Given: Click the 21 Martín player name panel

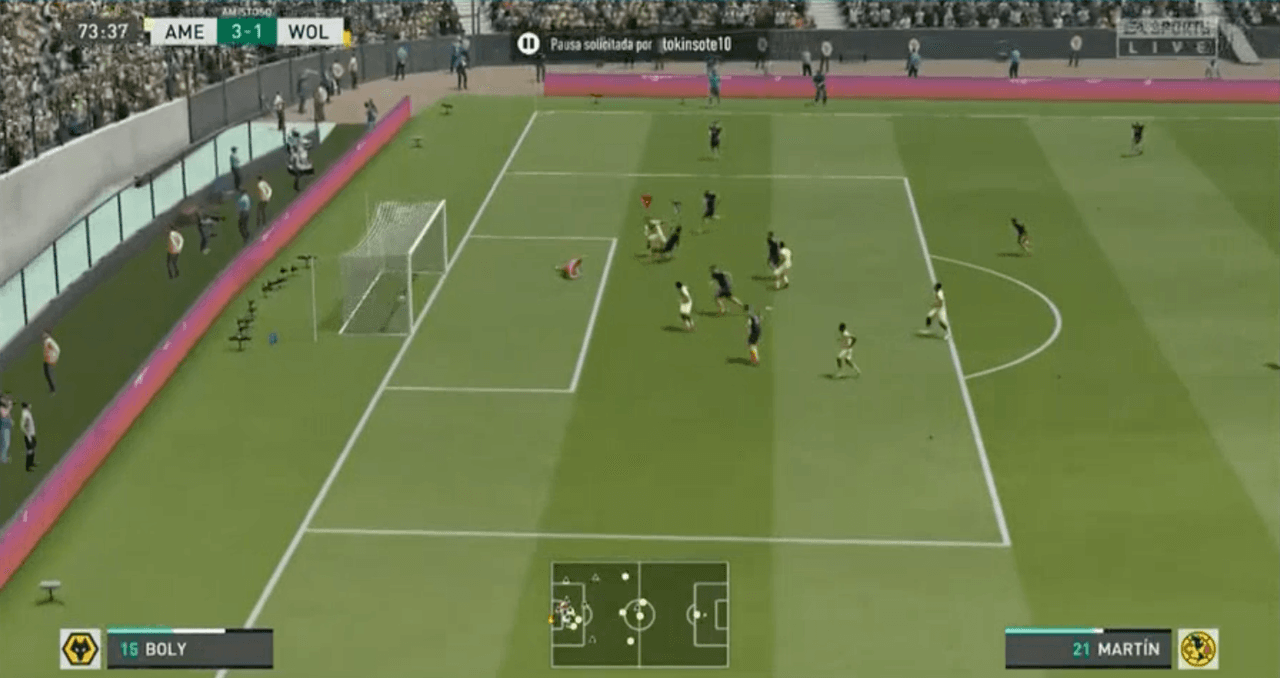Looking at the screenshot, I should point(1088,649).
